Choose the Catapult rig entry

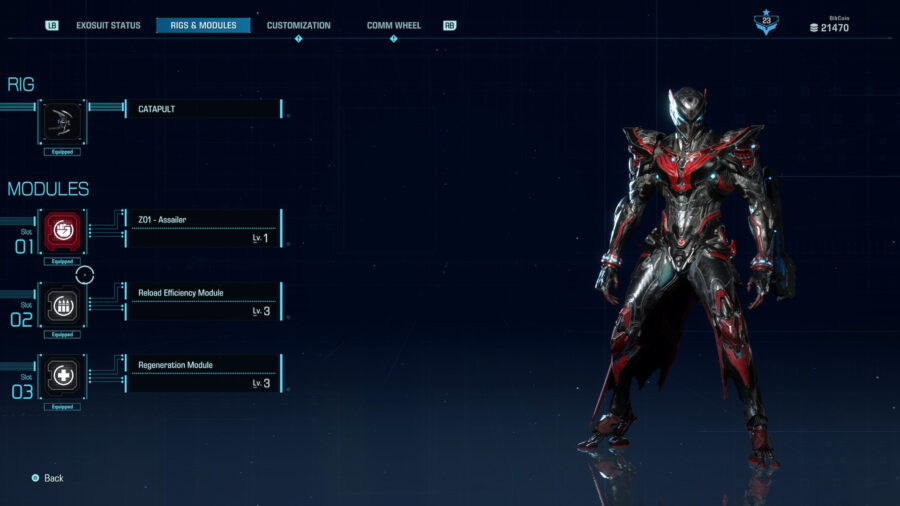[203, 109]
